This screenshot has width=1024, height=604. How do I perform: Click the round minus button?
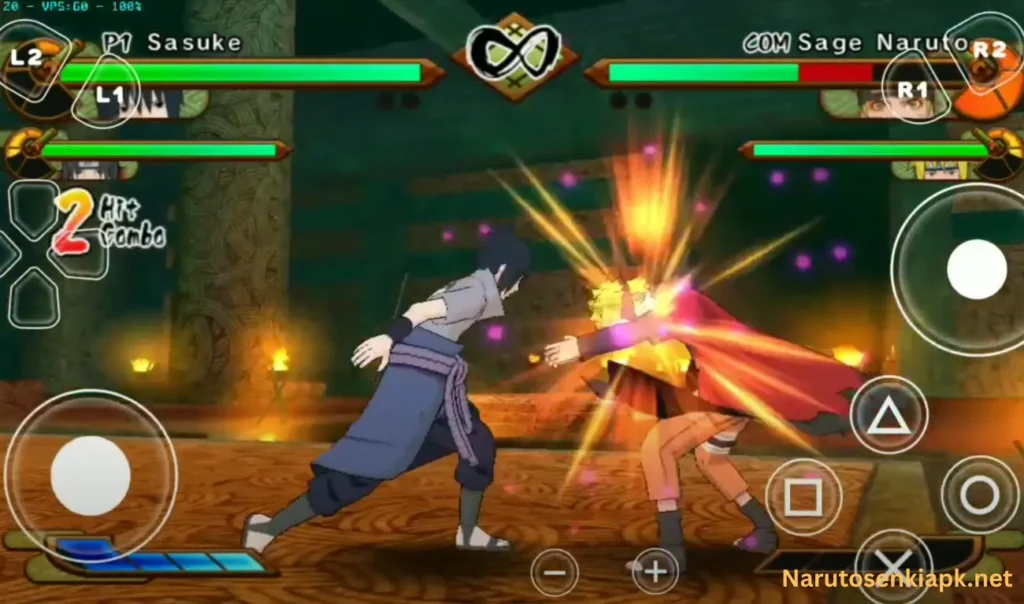pos(554,573)
